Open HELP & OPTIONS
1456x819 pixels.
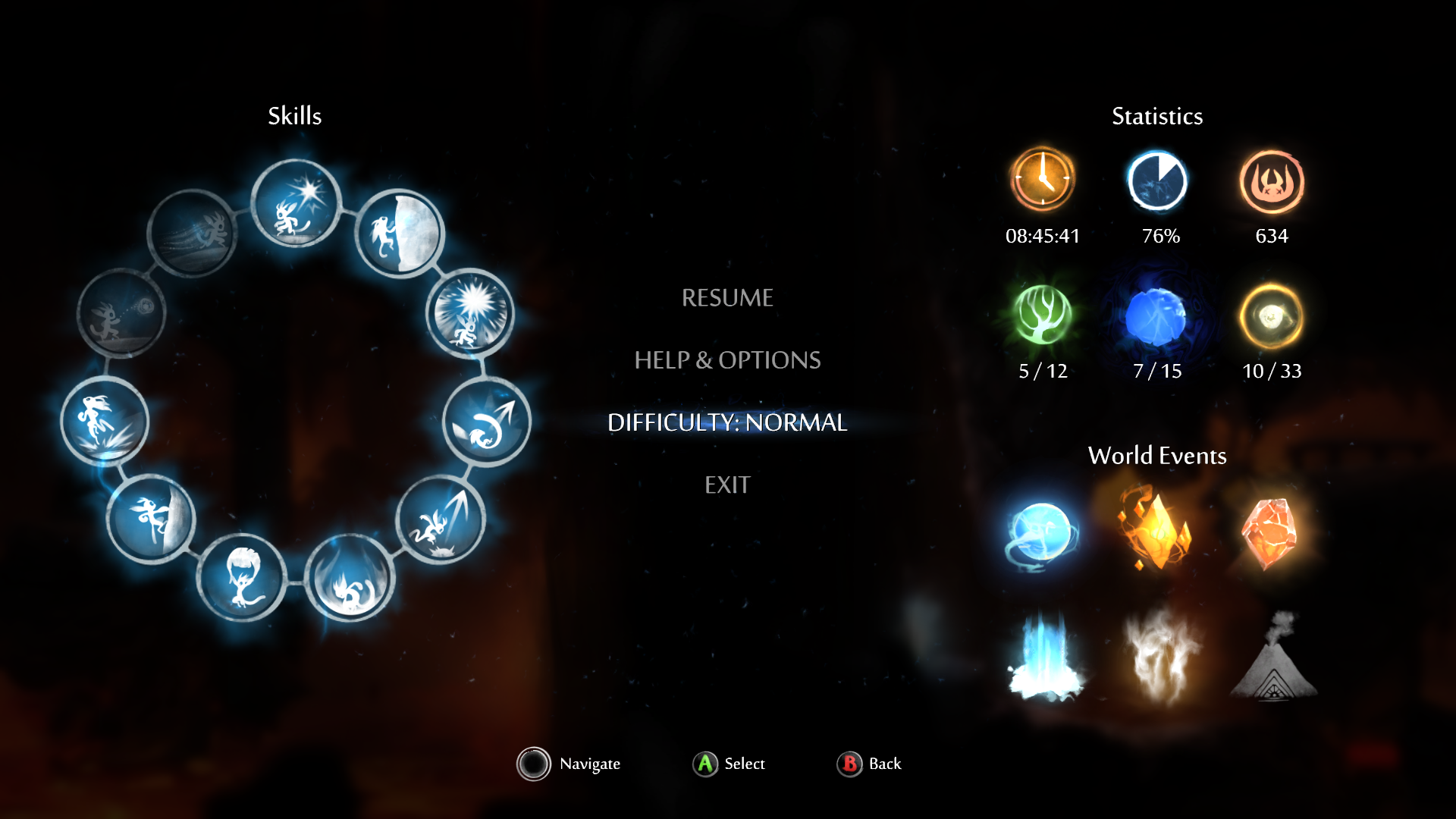click(x=727, y=360)
